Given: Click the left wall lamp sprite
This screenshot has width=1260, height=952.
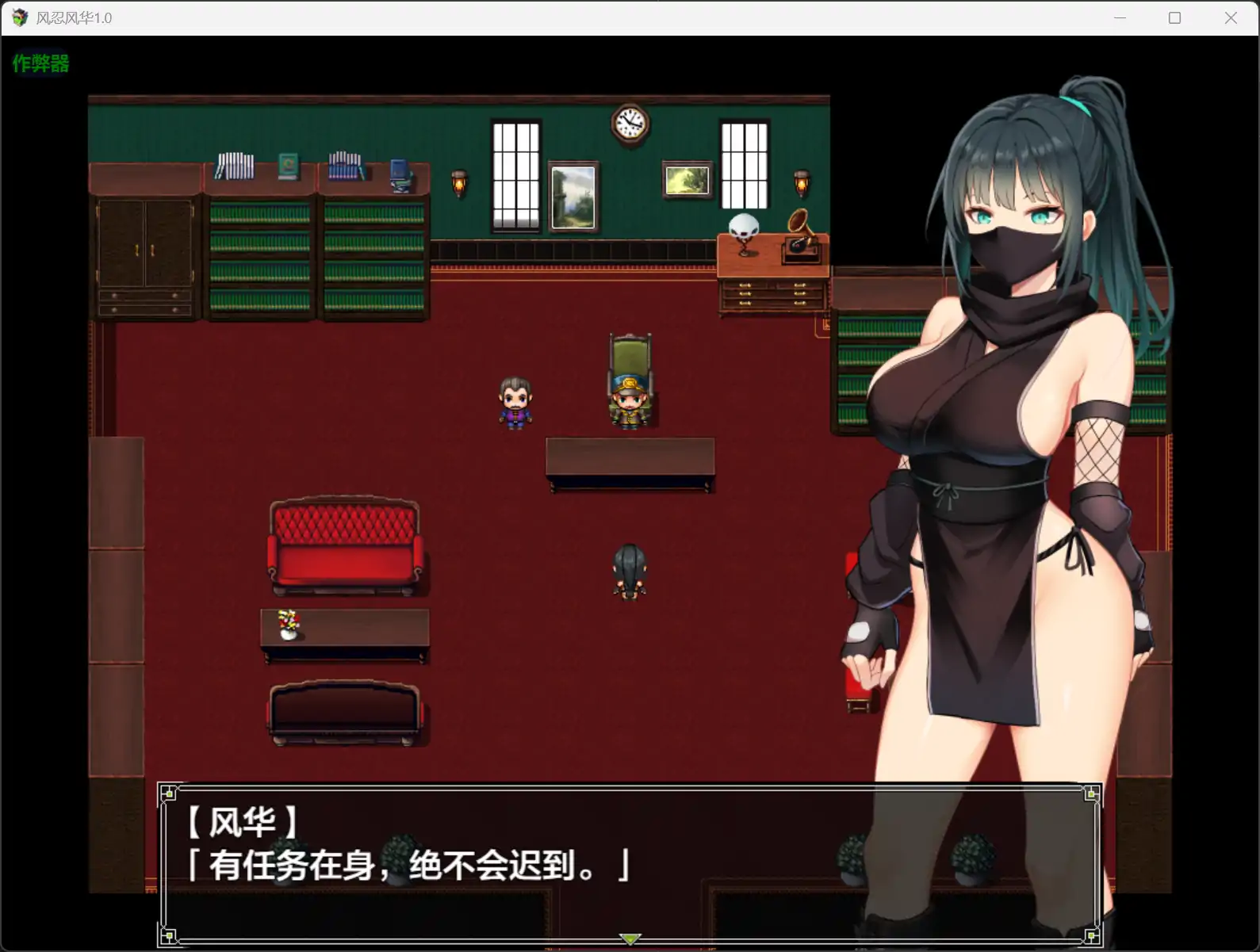Looking at the screenshot, I should coord(458,182).
